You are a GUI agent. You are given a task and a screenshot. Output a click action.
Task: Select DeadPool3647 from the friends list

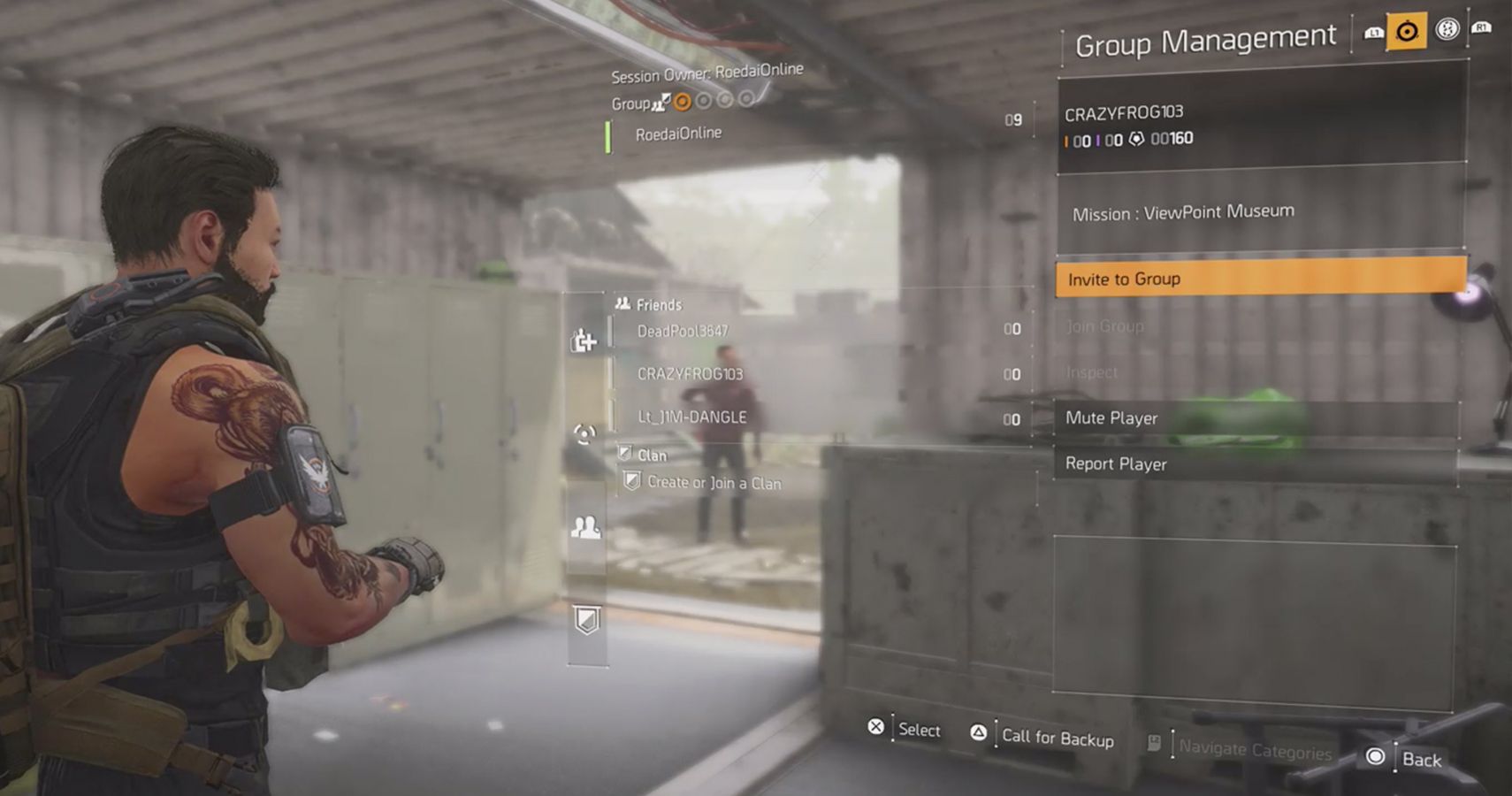(685, 329)
